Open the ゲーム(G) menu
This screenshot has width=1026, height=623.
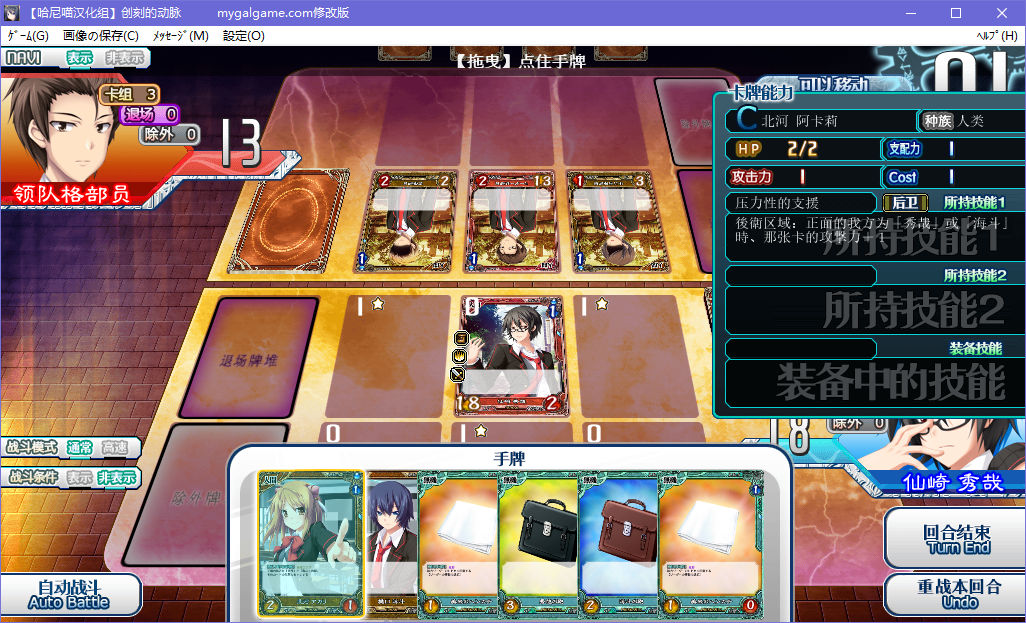28,36
